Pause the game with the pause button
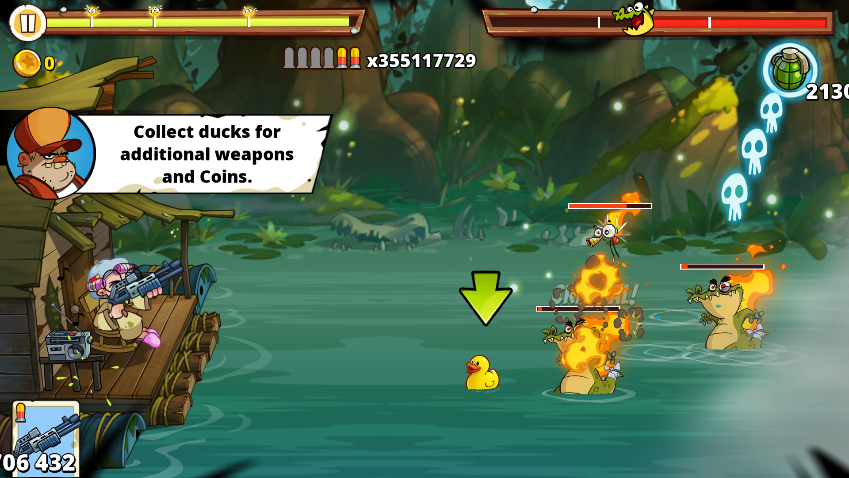The width and height of the screenshot is (849, 478). click(28, 22)
